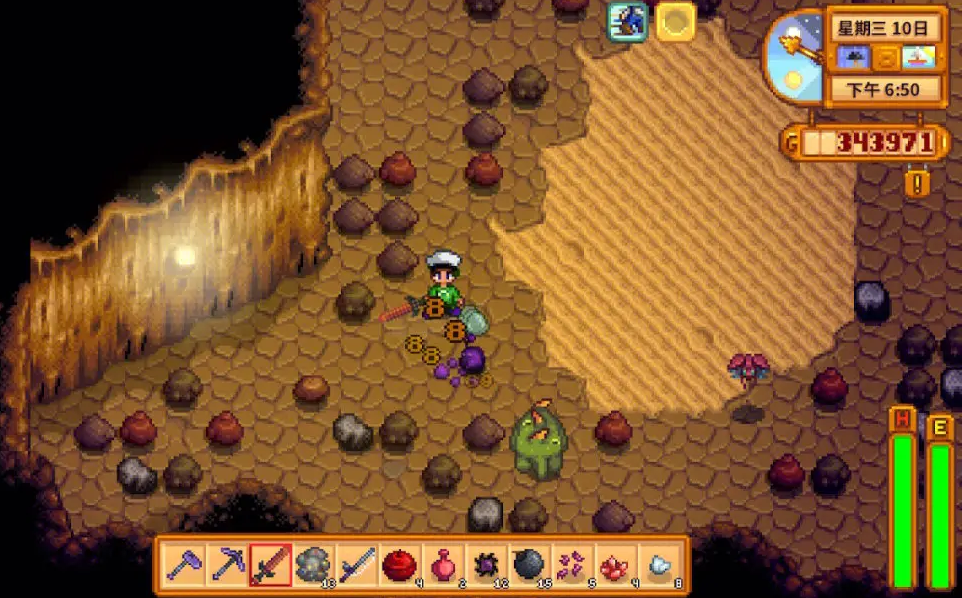
Task: Select the purple hammer in the hotbar
Action: coord(184,564)
